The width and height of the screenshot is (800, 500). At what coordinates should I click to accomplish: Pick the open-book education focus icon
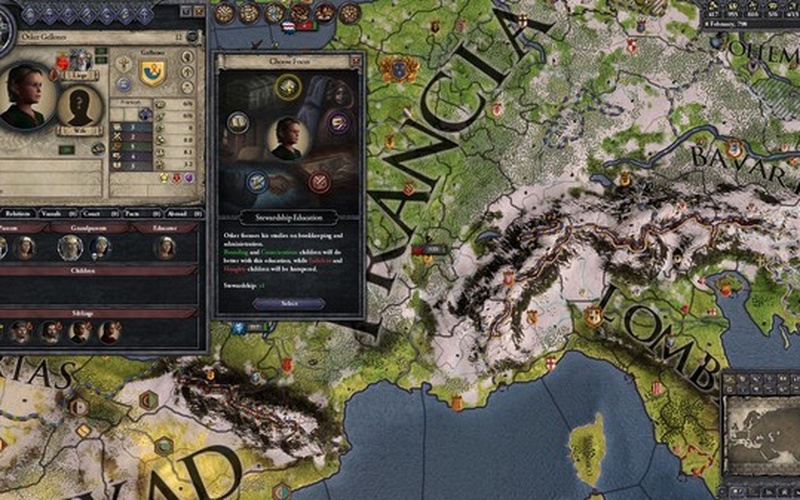(x=238, y=122)
